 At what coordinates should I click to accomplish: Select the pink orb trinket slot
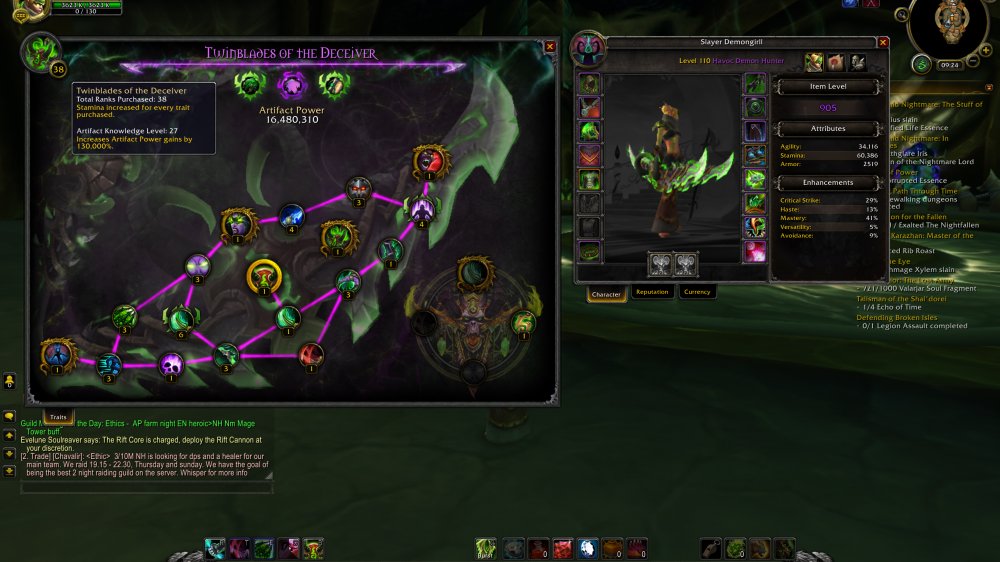pos(755,252)
